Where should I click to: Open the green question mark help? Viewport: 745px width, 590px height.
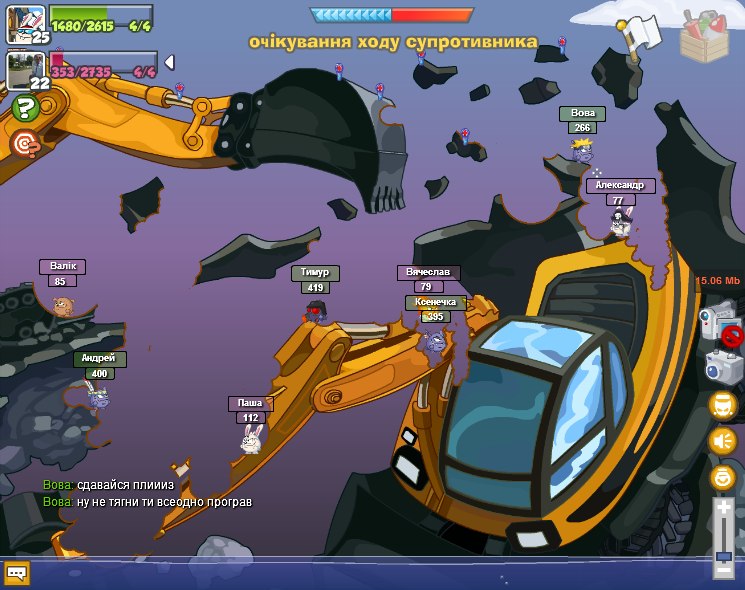point(26,109)
